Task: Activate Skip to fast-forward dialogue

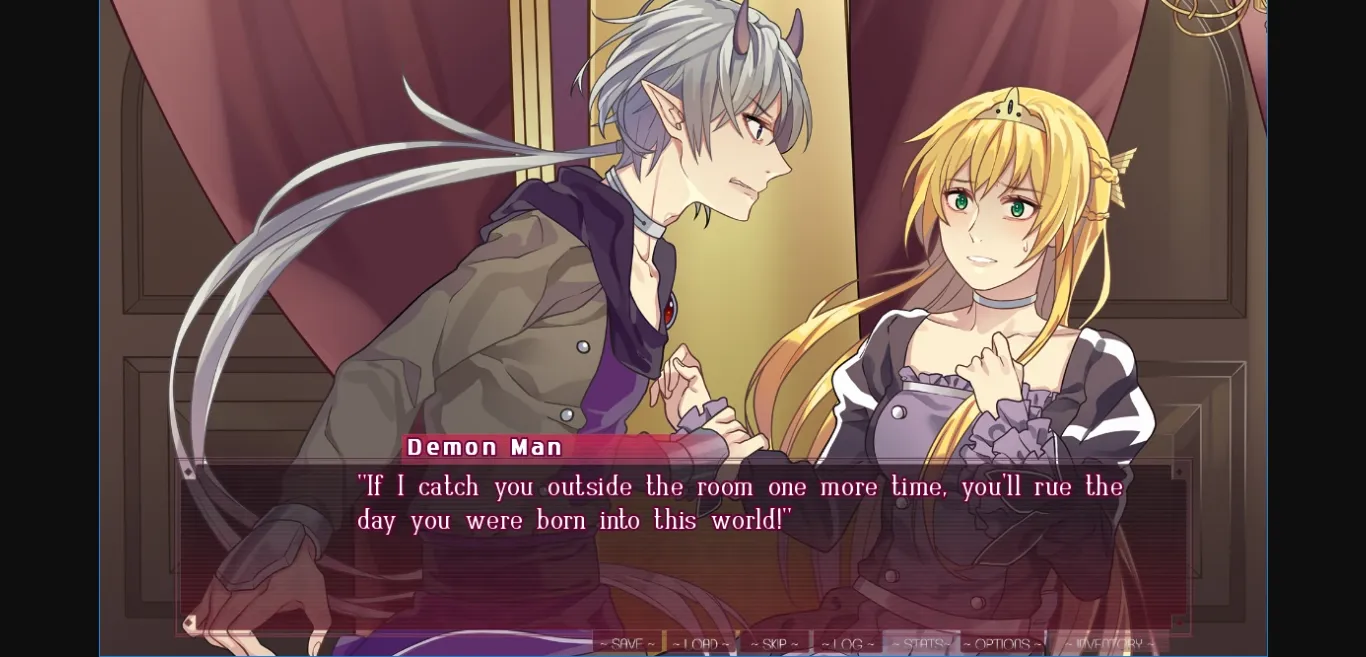Action: (774, 644)
